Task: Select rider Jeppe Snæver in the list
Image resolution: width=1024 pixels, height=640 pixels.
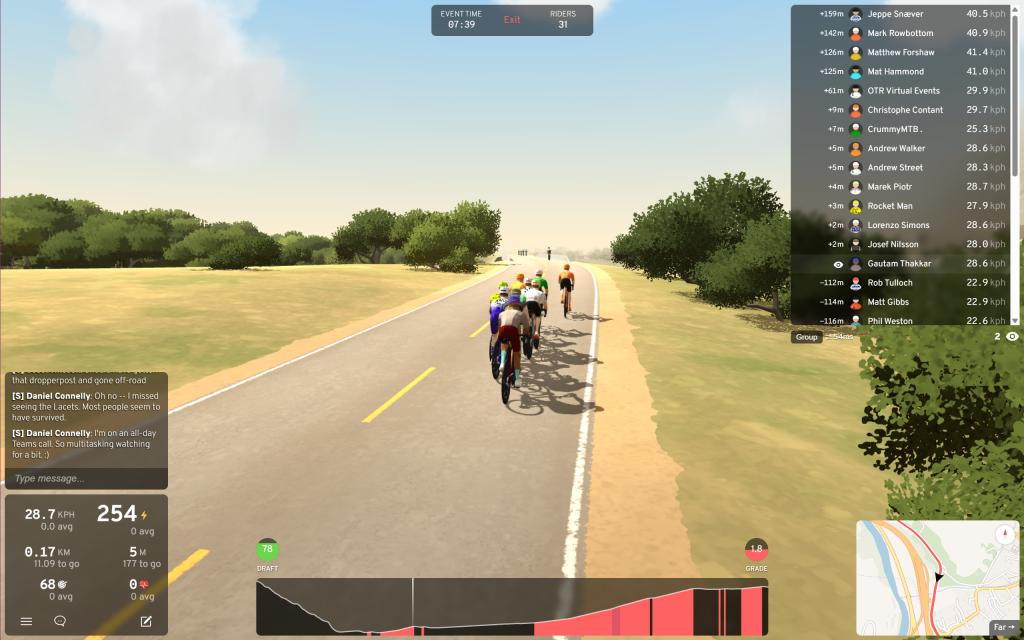Action: 895,14
